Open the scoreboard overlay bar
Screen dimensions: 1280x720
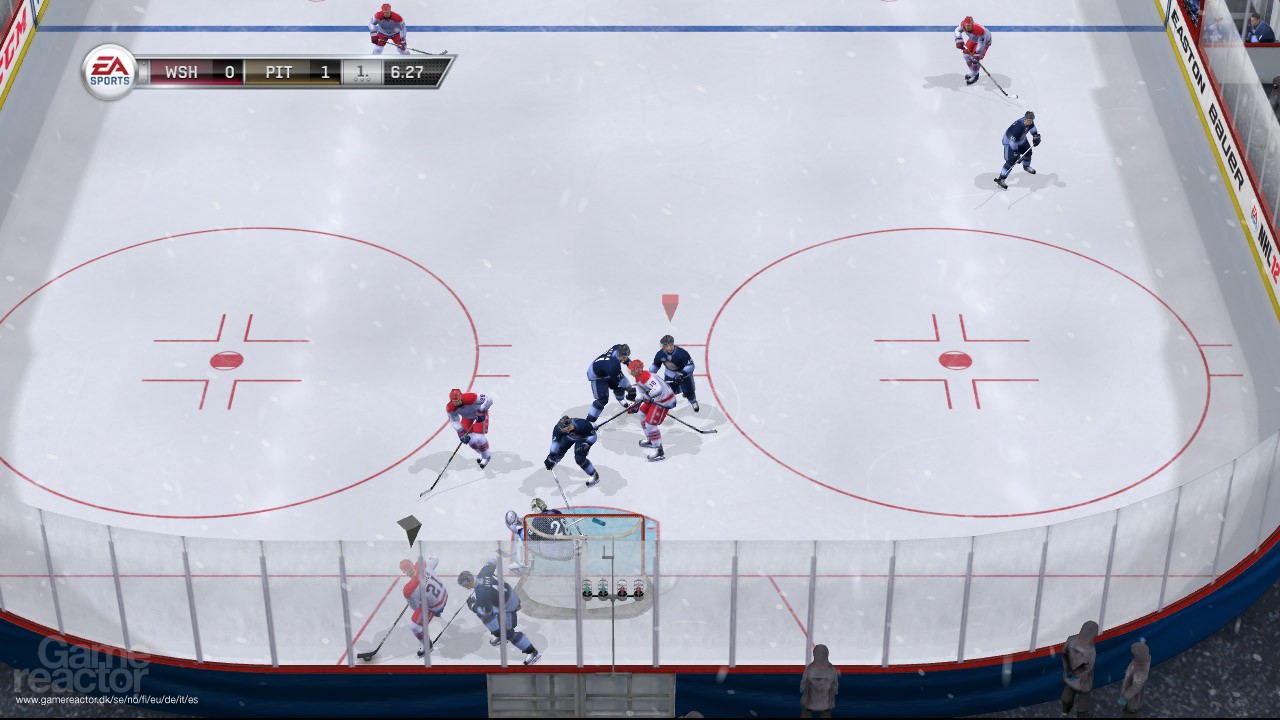point(290,71)
